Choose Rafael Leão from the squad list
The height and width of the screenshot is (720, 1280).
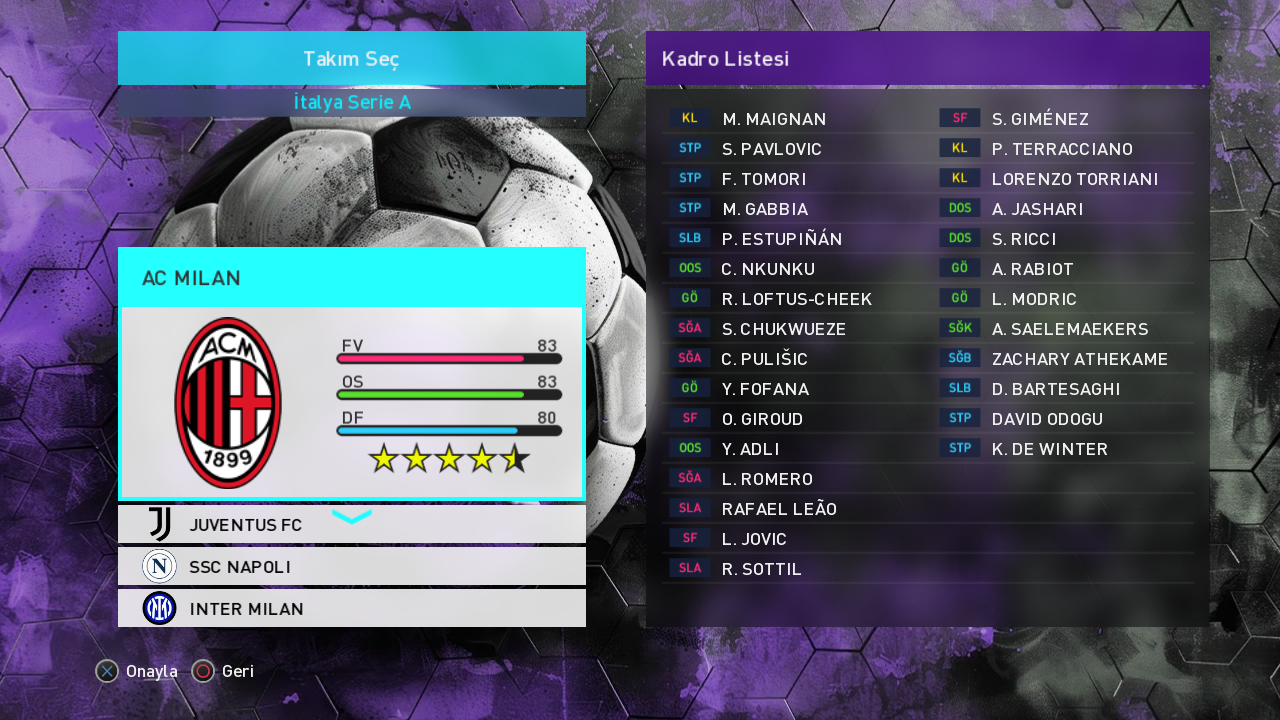pyautogui.click(x=779, y=509)
